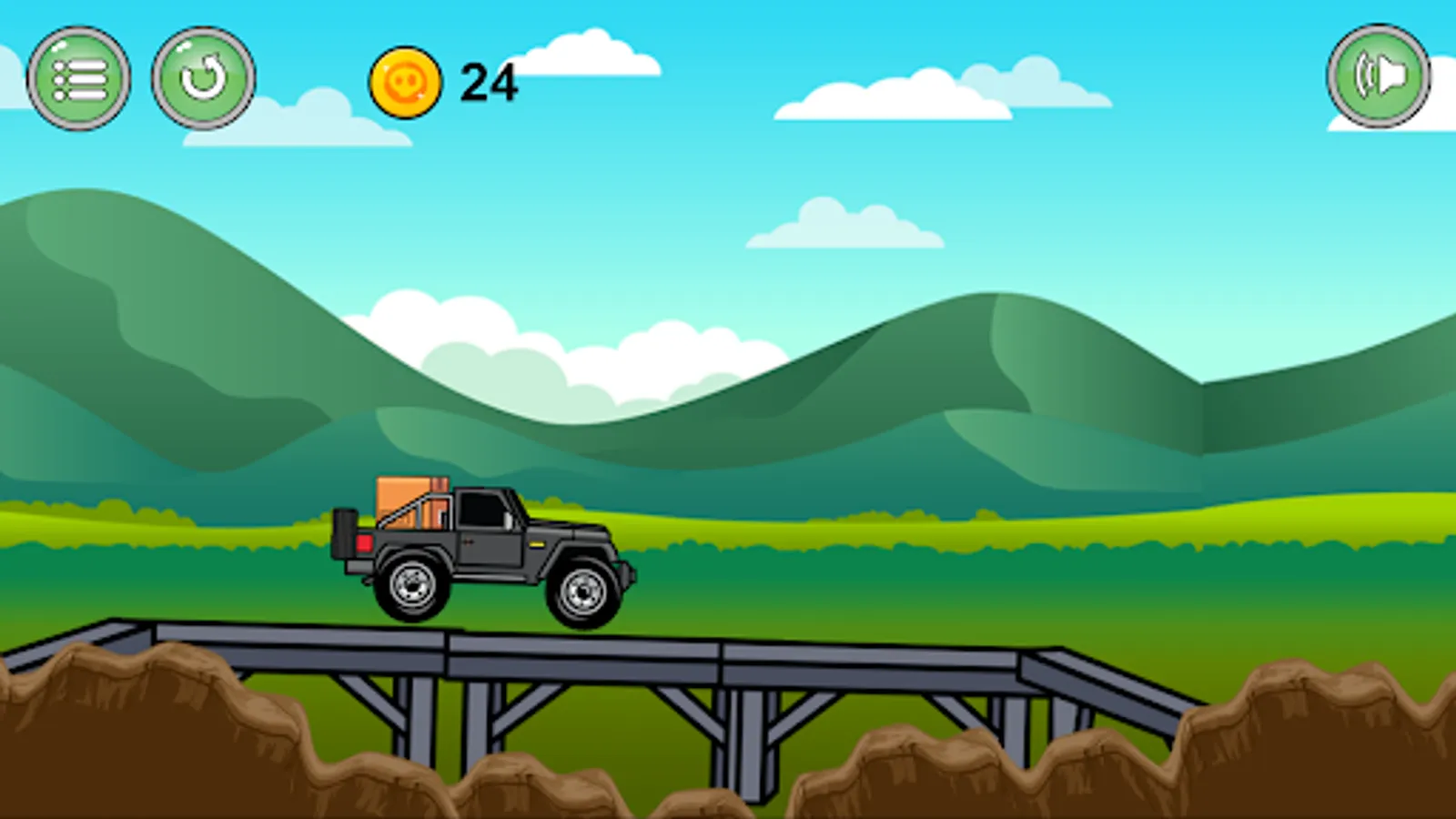The width and height of the screenshot is (1456, 819).
Task: Select the score display area
Action: 446,82
